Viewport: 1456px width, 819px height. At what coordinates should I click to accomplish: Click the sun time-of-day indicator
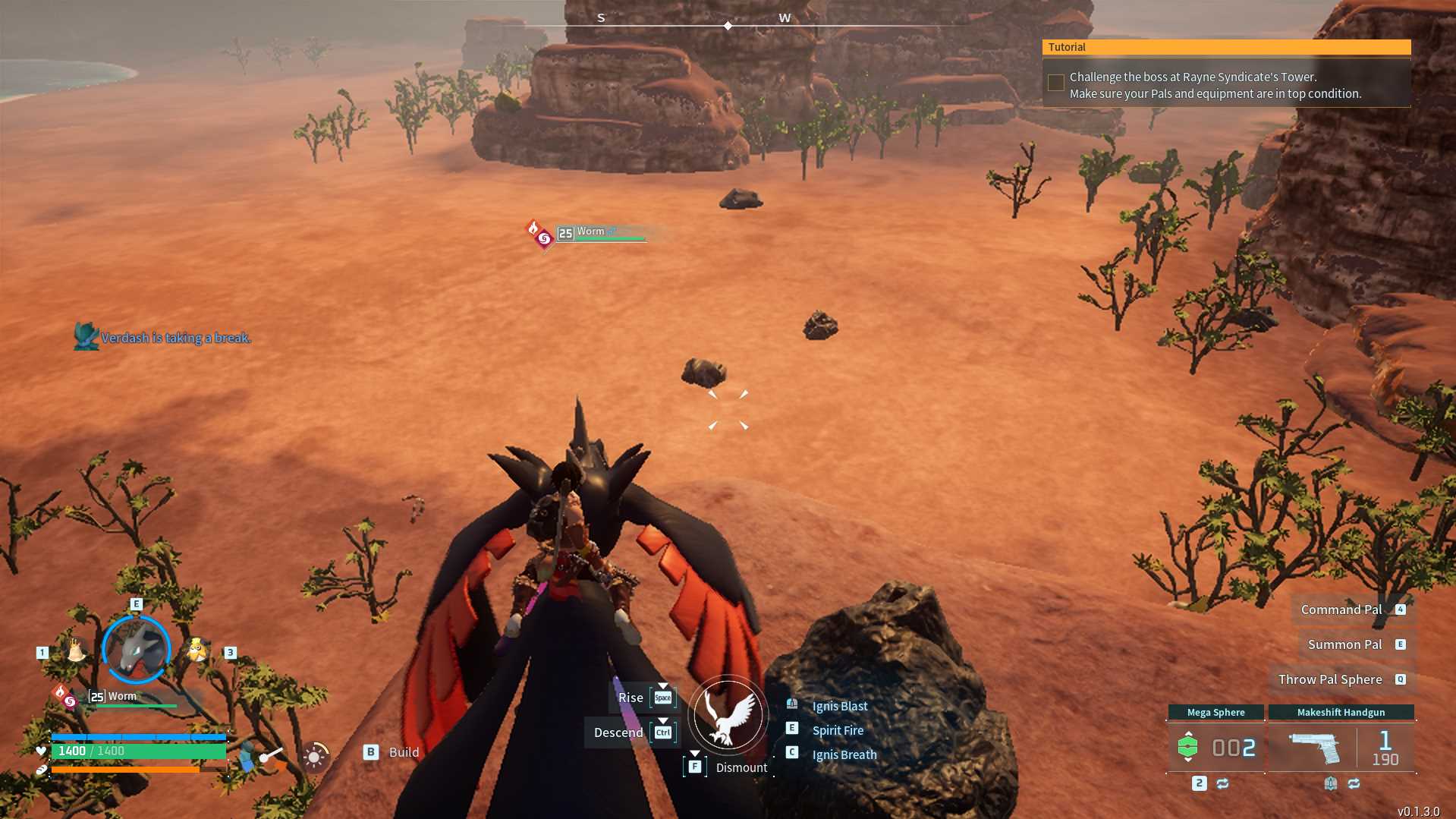[314, 756]
